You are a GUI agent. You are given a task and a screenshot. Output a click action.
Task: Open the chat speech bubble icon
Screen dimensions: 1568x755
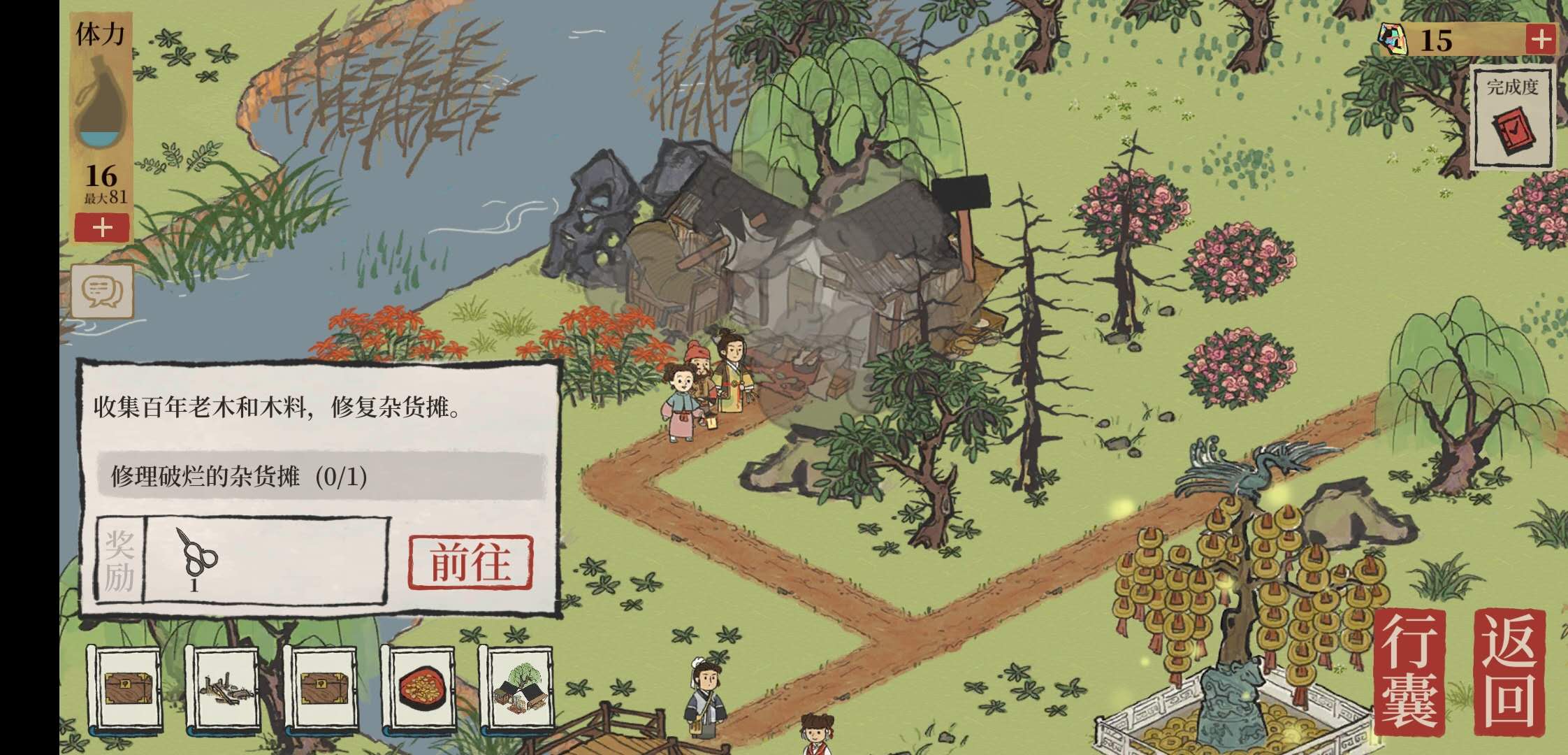[102, 289]
